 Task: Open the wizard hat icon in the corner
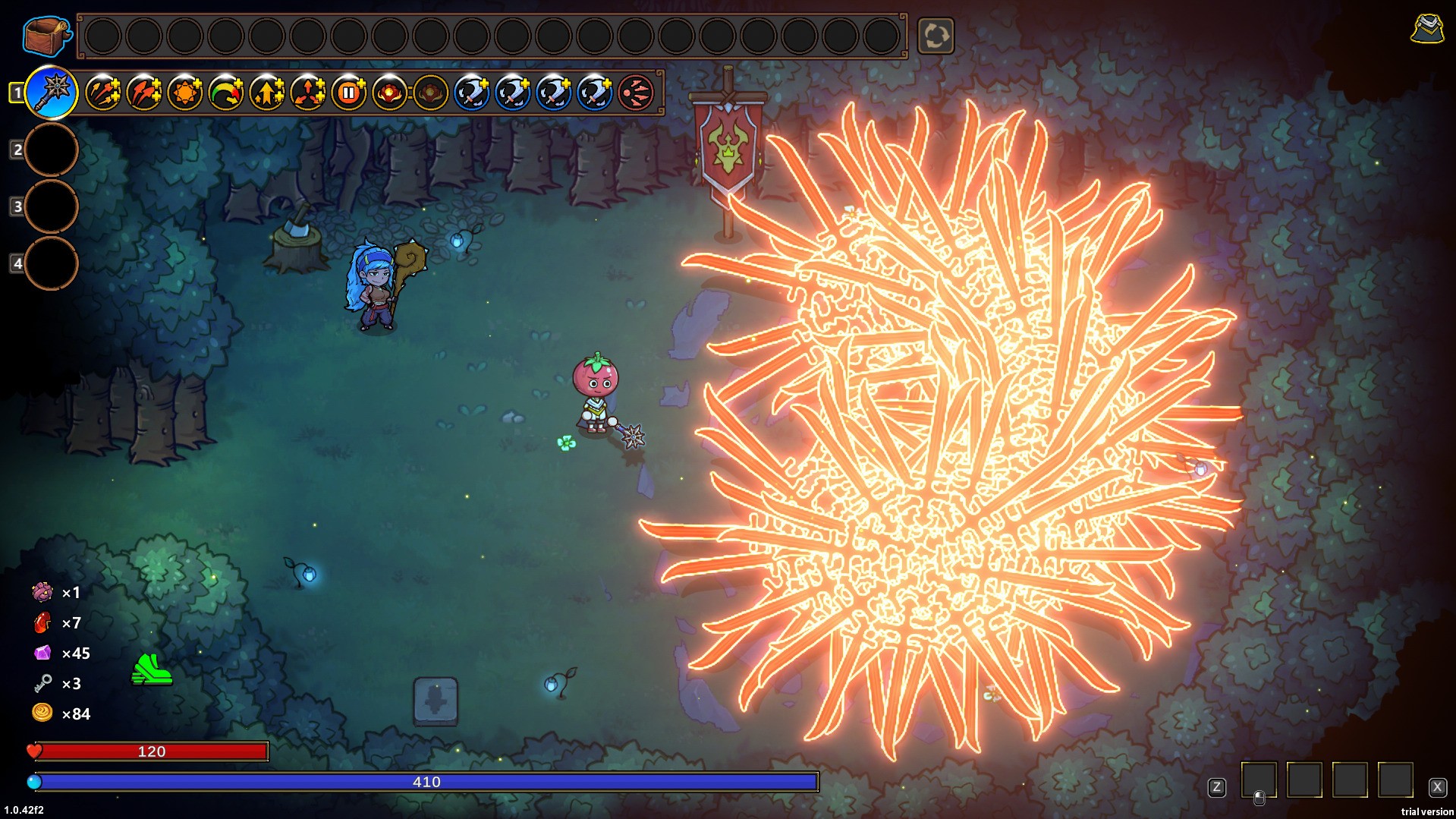click(x=1426, y=29)
